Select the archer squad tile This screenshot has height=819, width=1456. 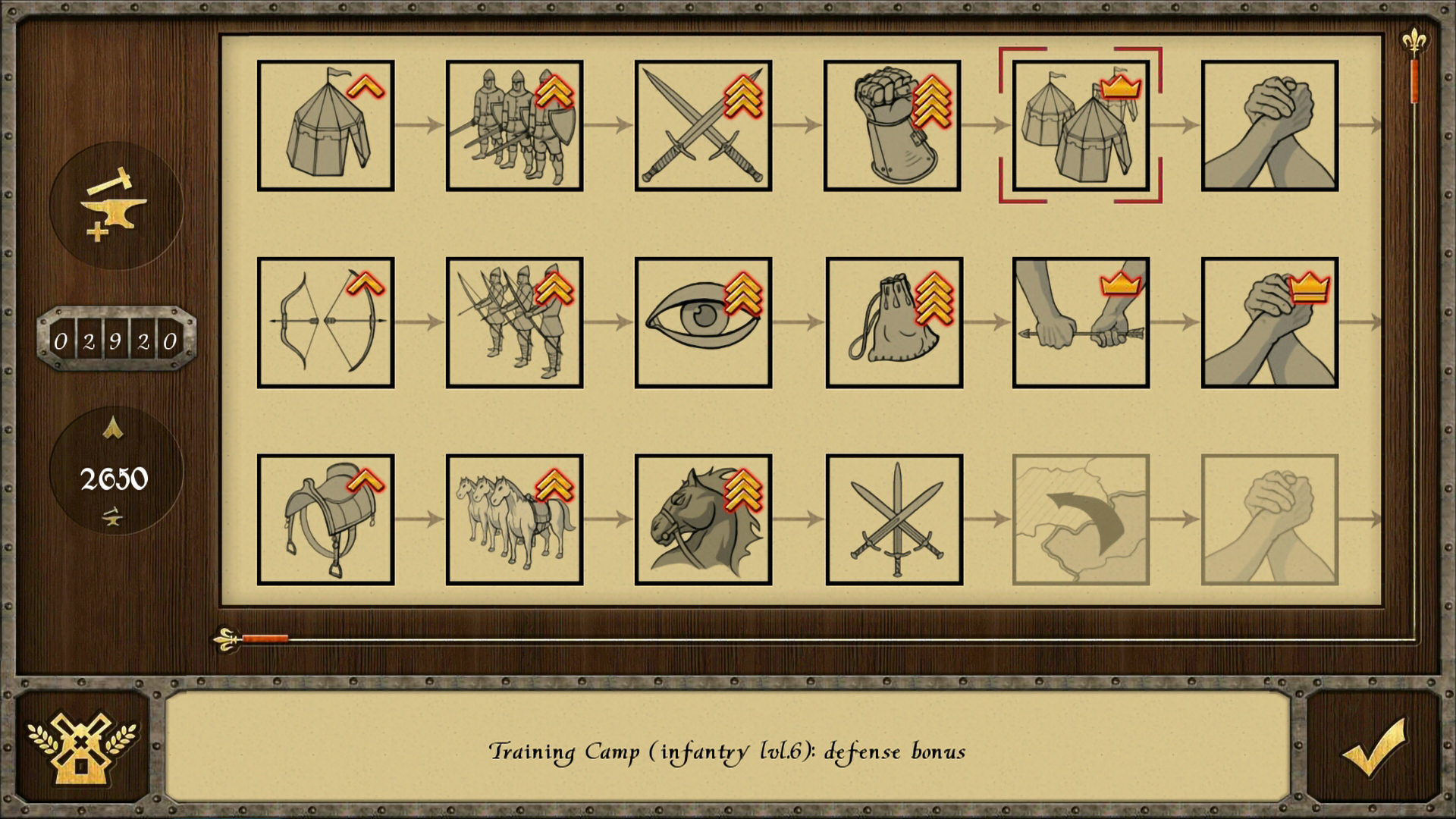point(514,322)
